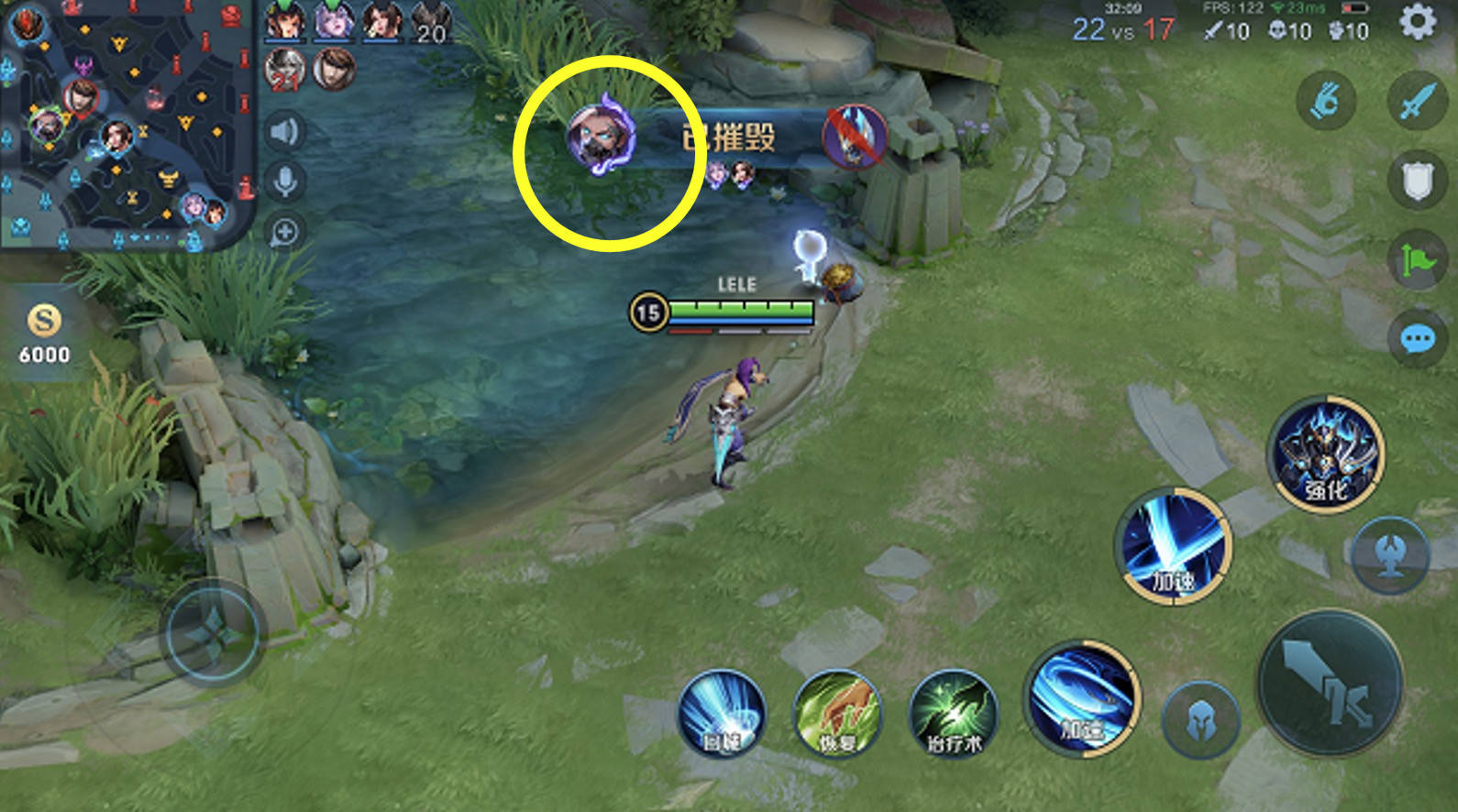
Task: Cast the 加速 skill with crossed light beams
Action: tap(1174, 546)
